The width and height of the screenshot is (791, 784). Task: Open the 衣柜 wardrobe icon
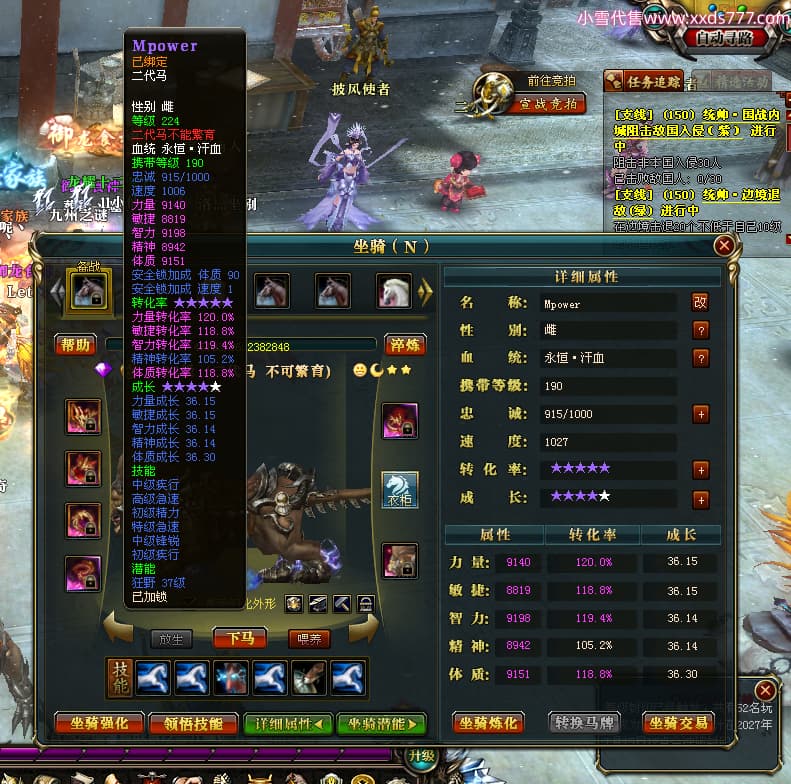pos(400,490)
